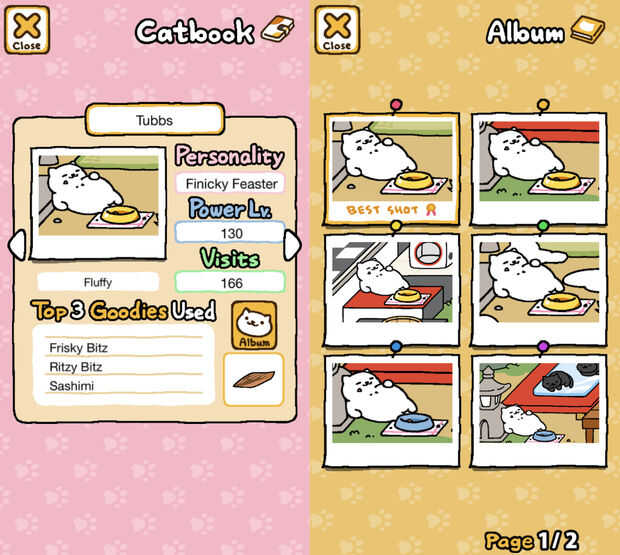The height and width of the screenshot is (555, 620).
Task: Close the Album screen
Action: click(x=337, y=29)
